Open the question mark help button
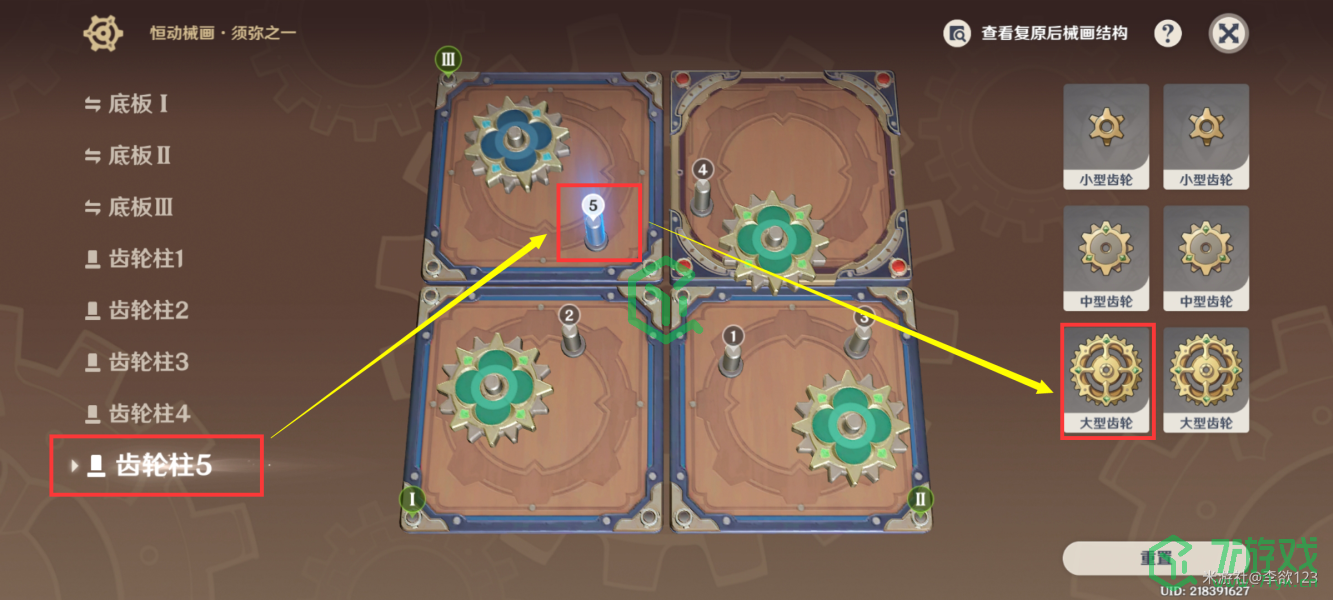The height and width of the screenshot is (600, 1333). (x=1168, y=34)
